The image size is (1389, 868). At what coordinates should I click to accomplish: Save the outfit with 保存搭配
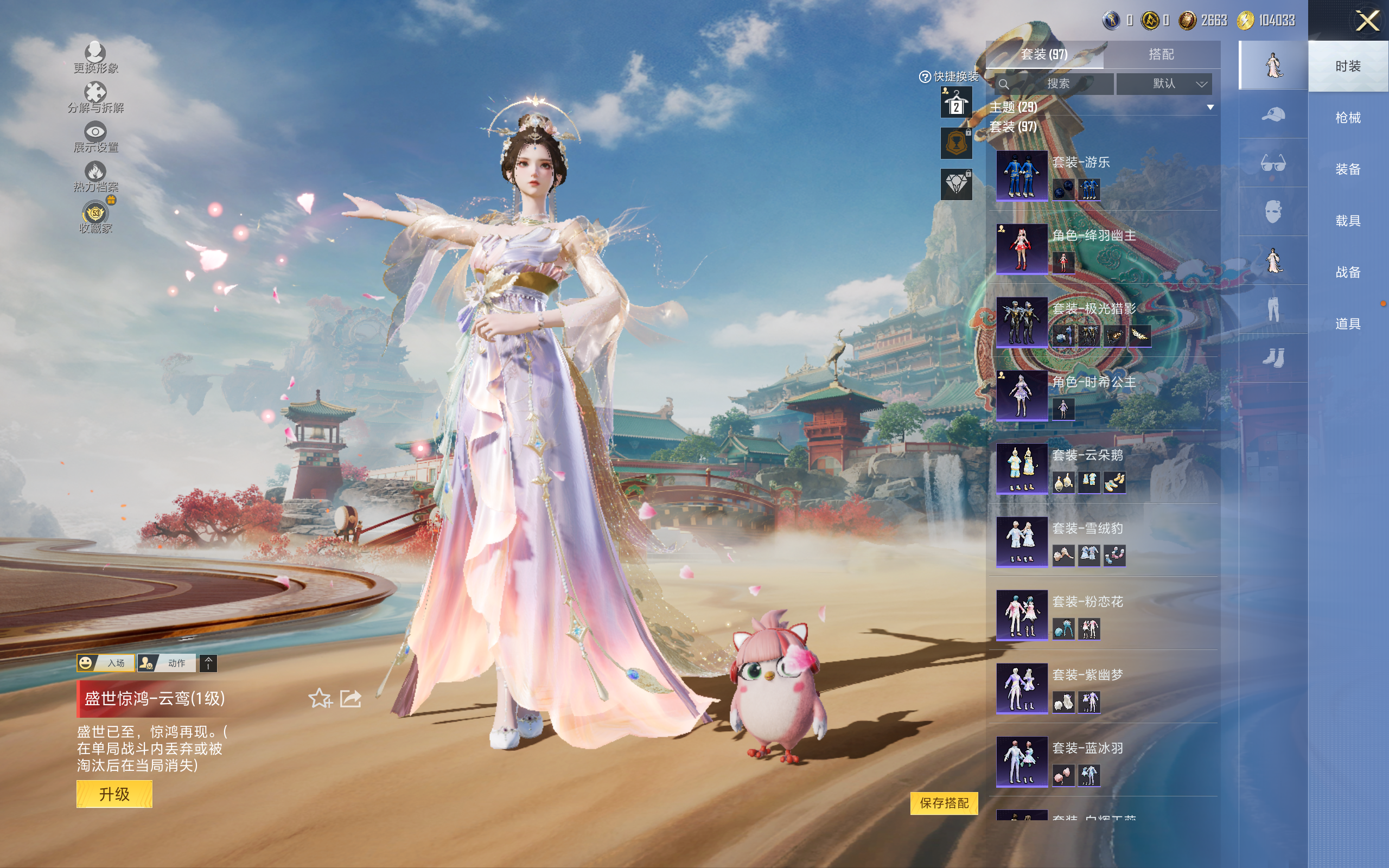[x=944, y=802]
